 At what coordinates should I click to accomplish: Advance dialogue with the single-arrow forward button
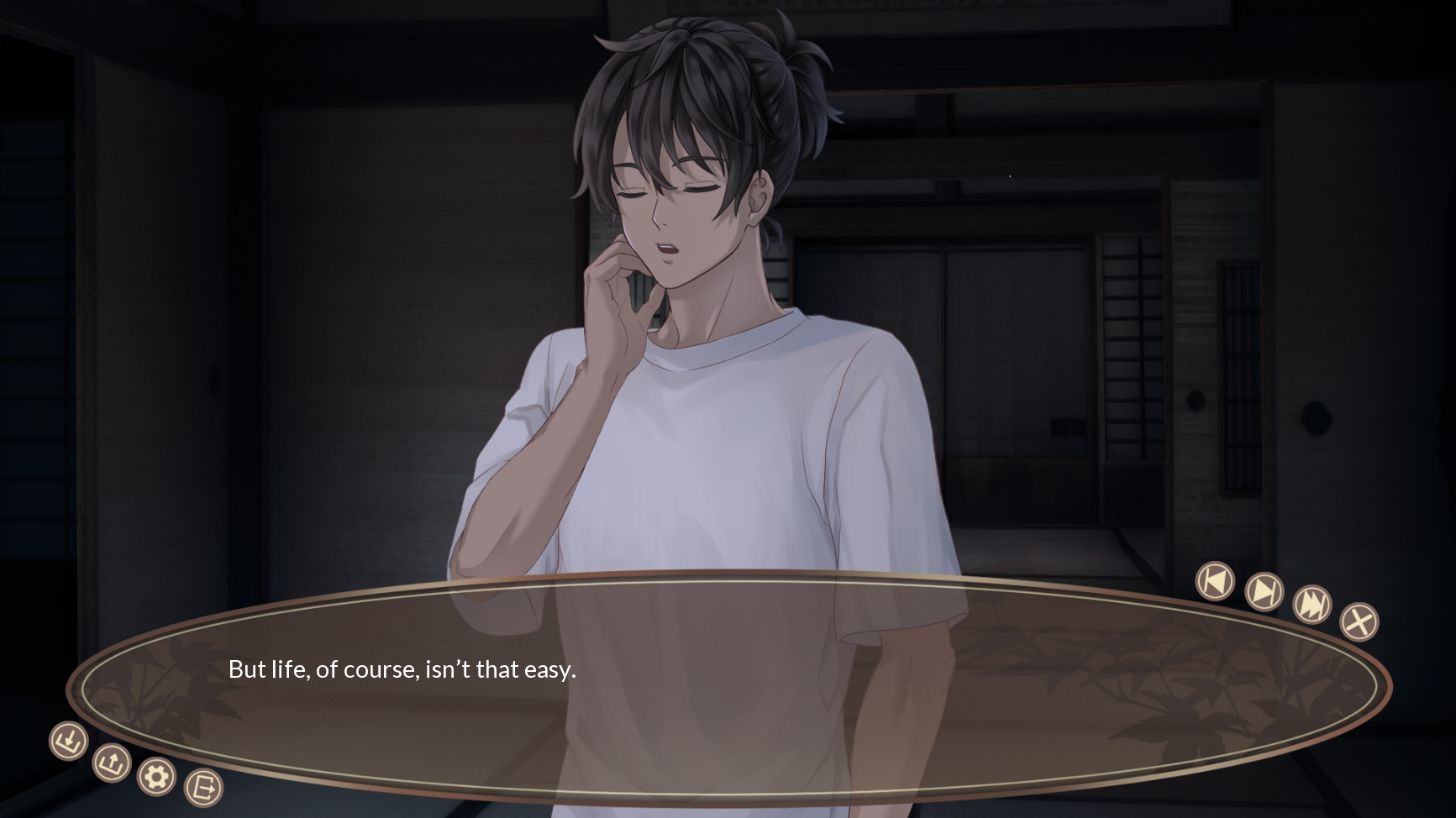[1264, 591]
